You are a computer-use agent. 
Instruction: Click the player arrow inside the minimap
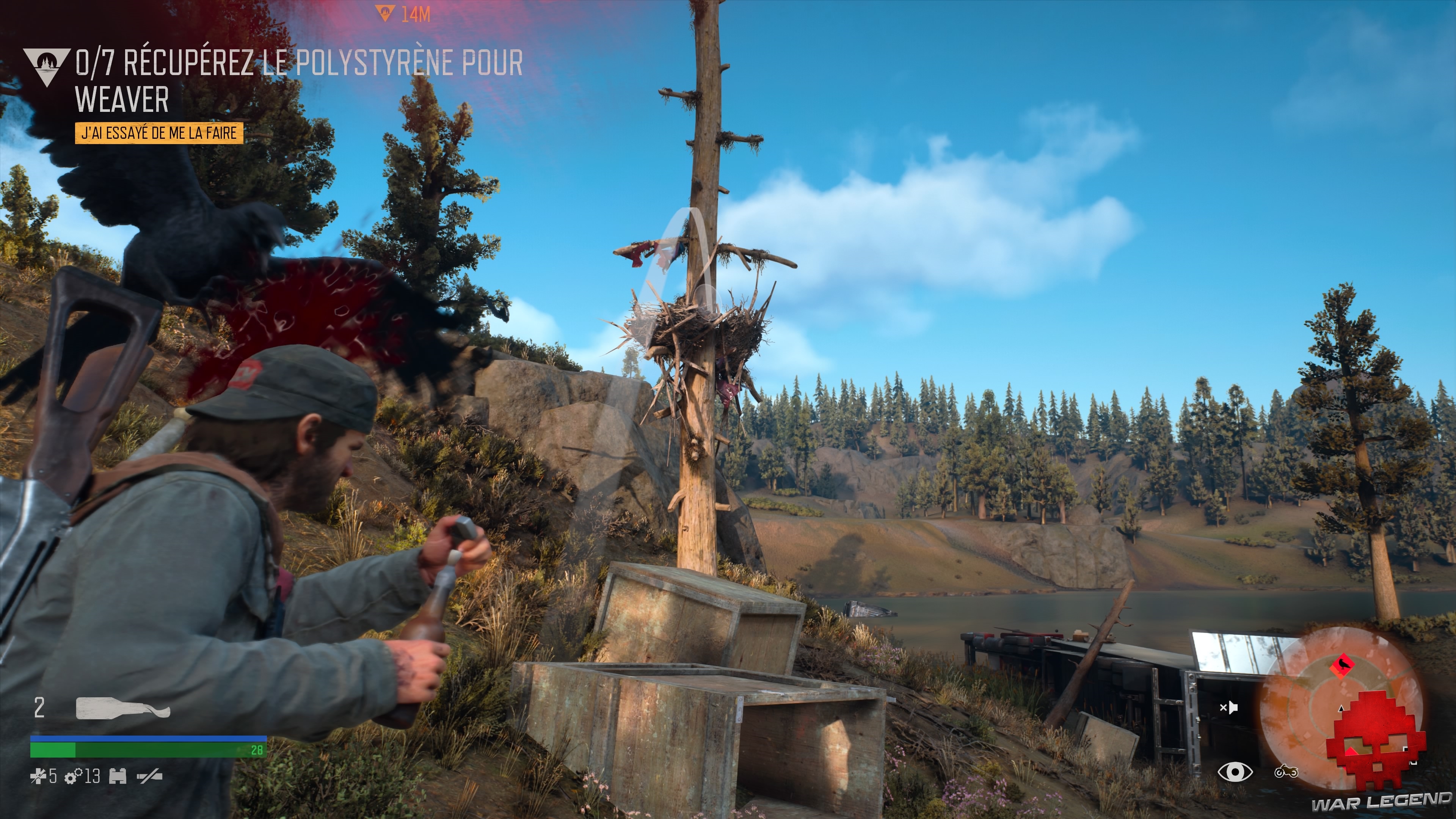(1341, 709)
